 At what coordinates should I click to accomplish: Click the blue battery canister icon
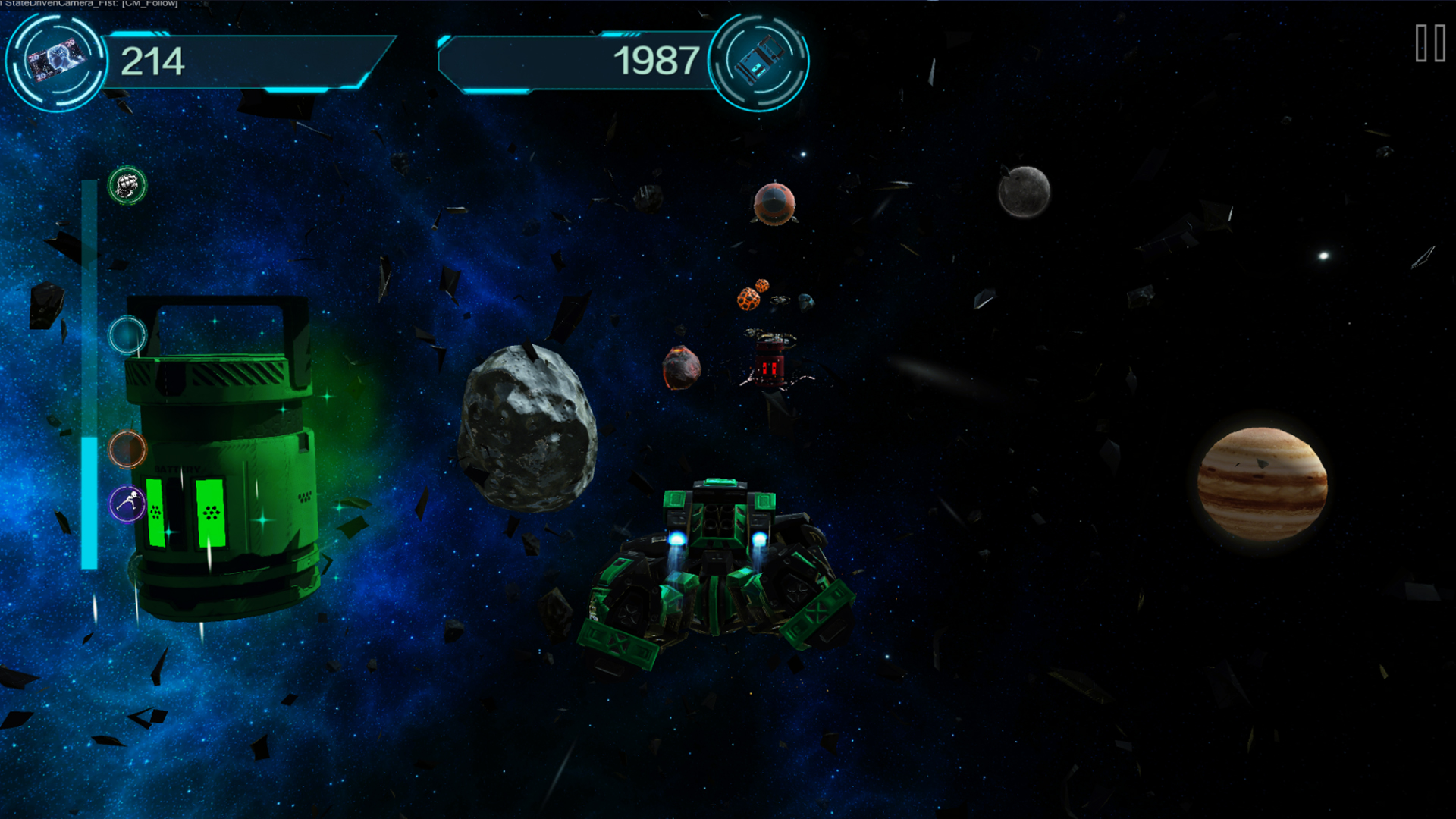tap(758, 61)
